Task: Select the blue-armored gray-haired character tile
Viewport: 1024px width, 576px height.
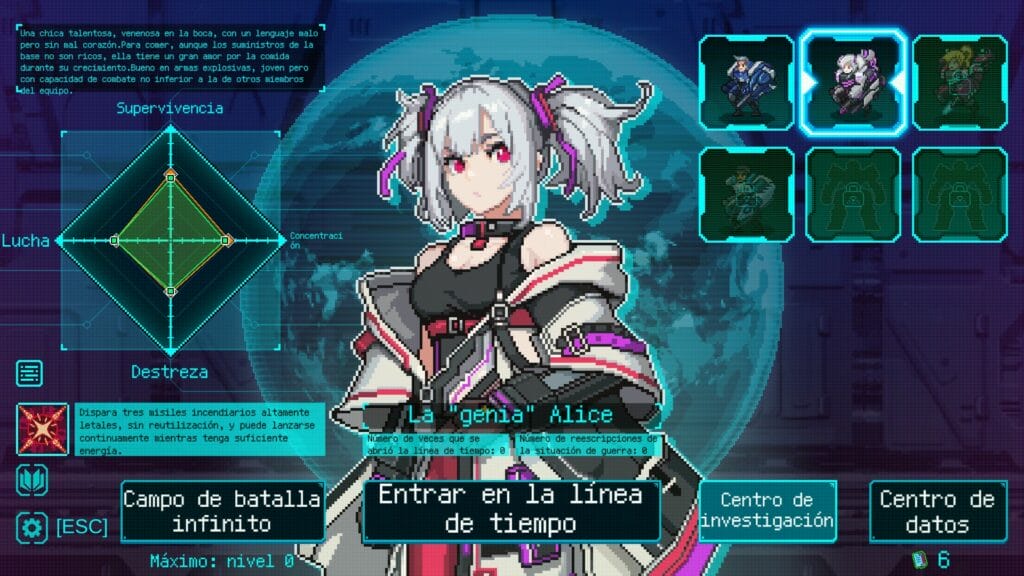Action: pyautogui.click(x=746, y=82)
